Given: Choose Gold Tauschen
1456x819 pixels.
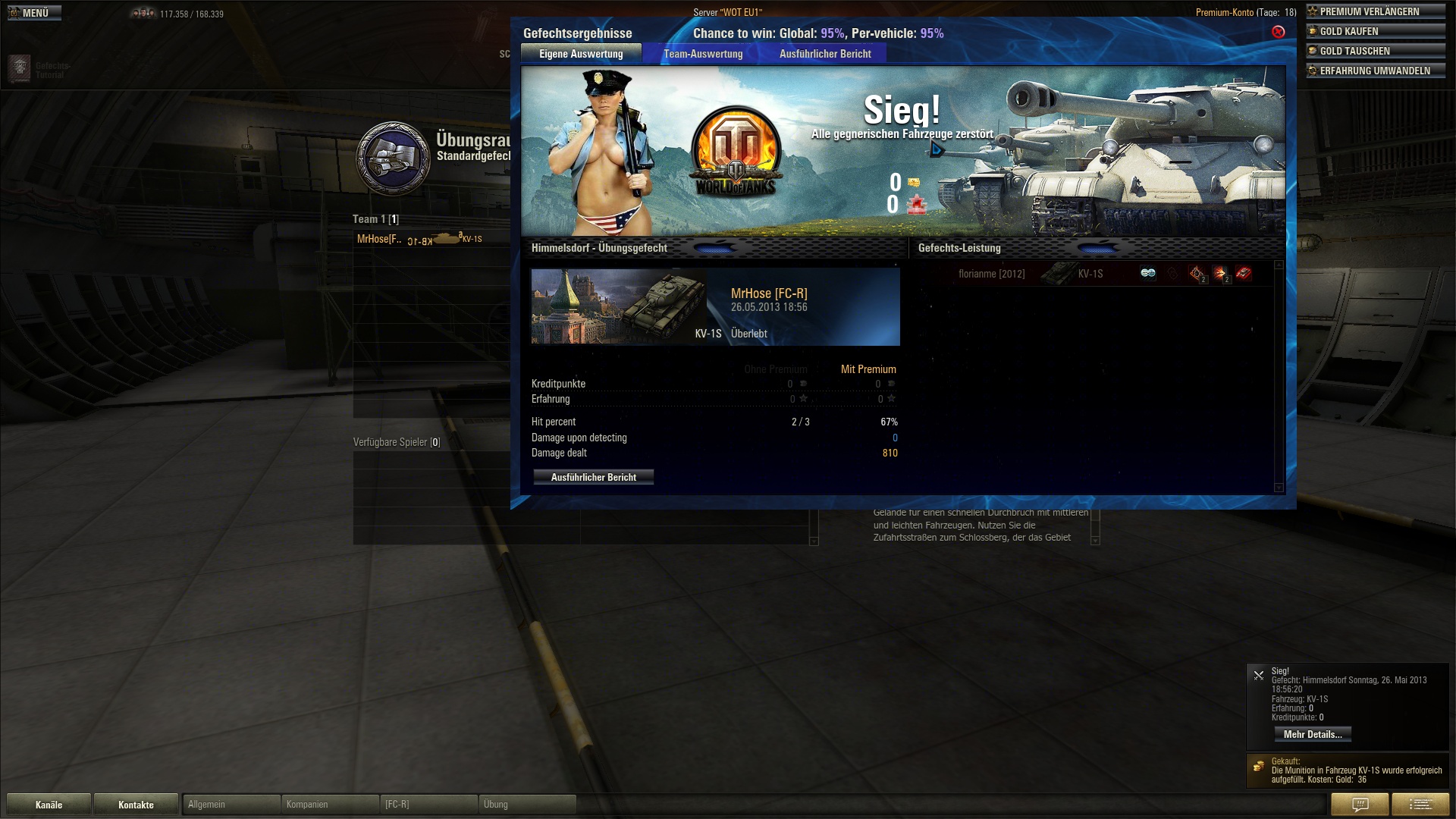Looking at the screenshot, I should 1376,51.
